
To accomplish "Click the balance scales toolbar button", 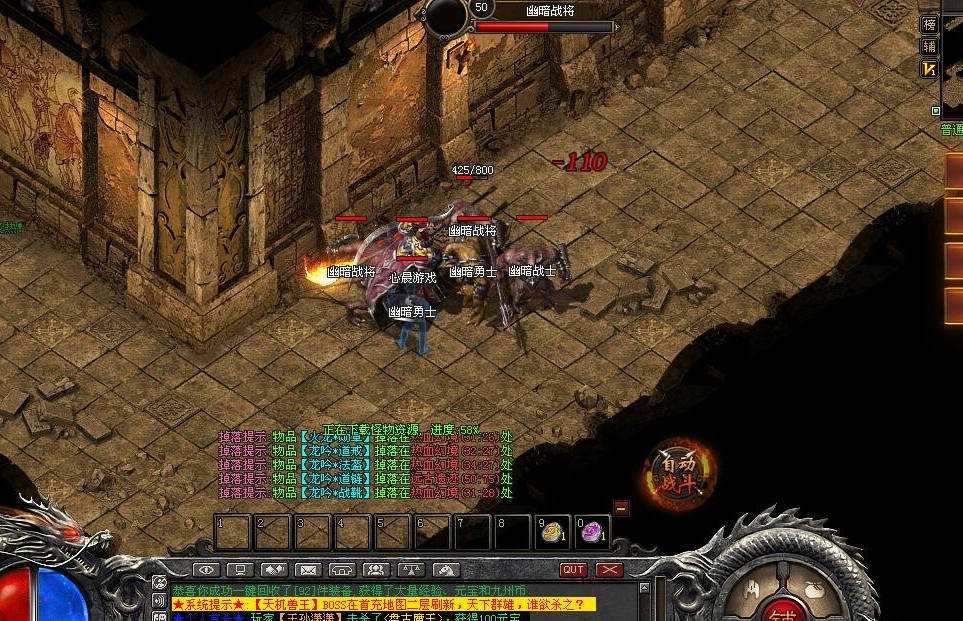I will pos(410,570).
